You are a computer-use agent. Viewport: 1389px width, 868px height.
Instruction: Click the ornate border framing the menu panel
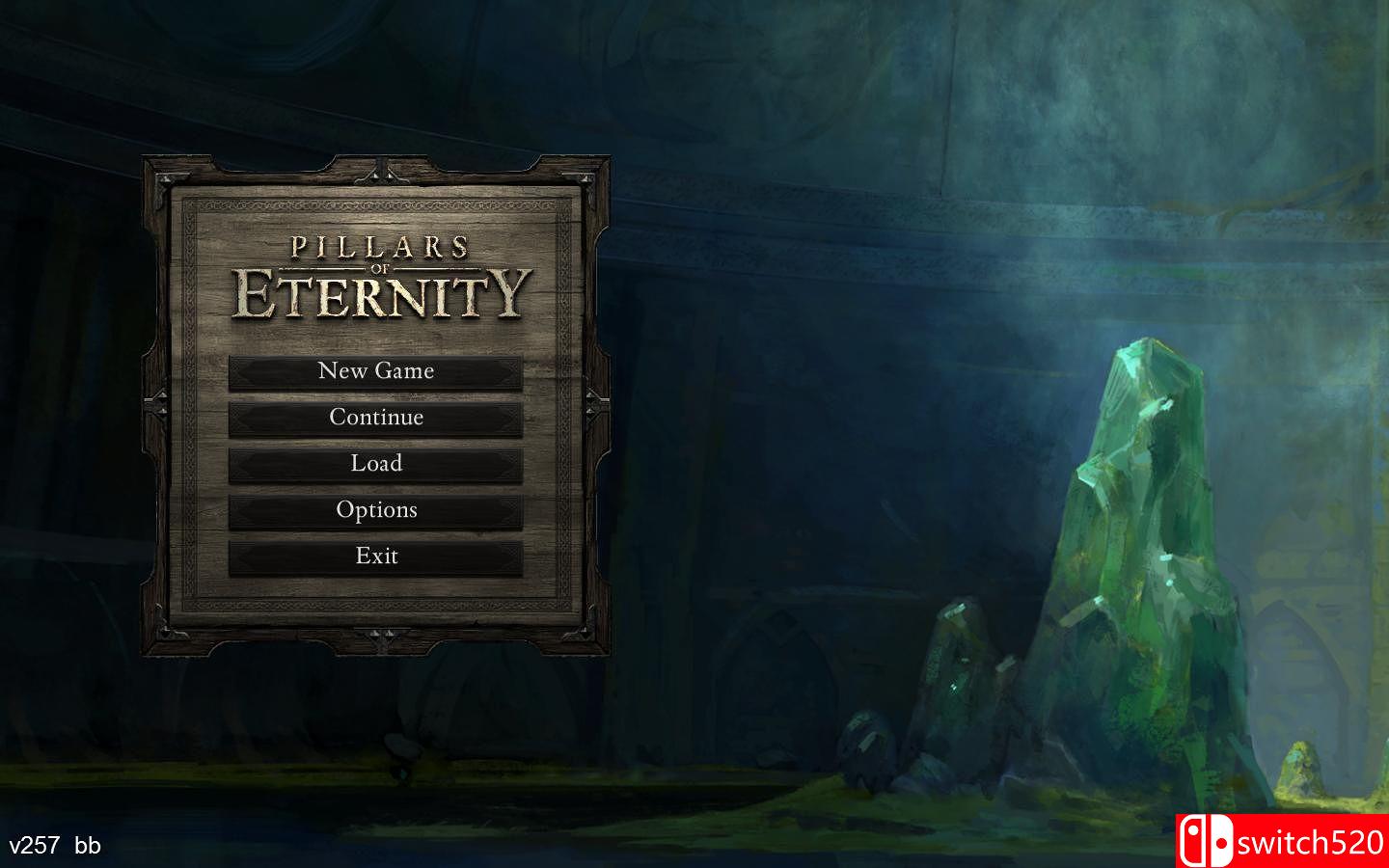click(x=378, y=203)
